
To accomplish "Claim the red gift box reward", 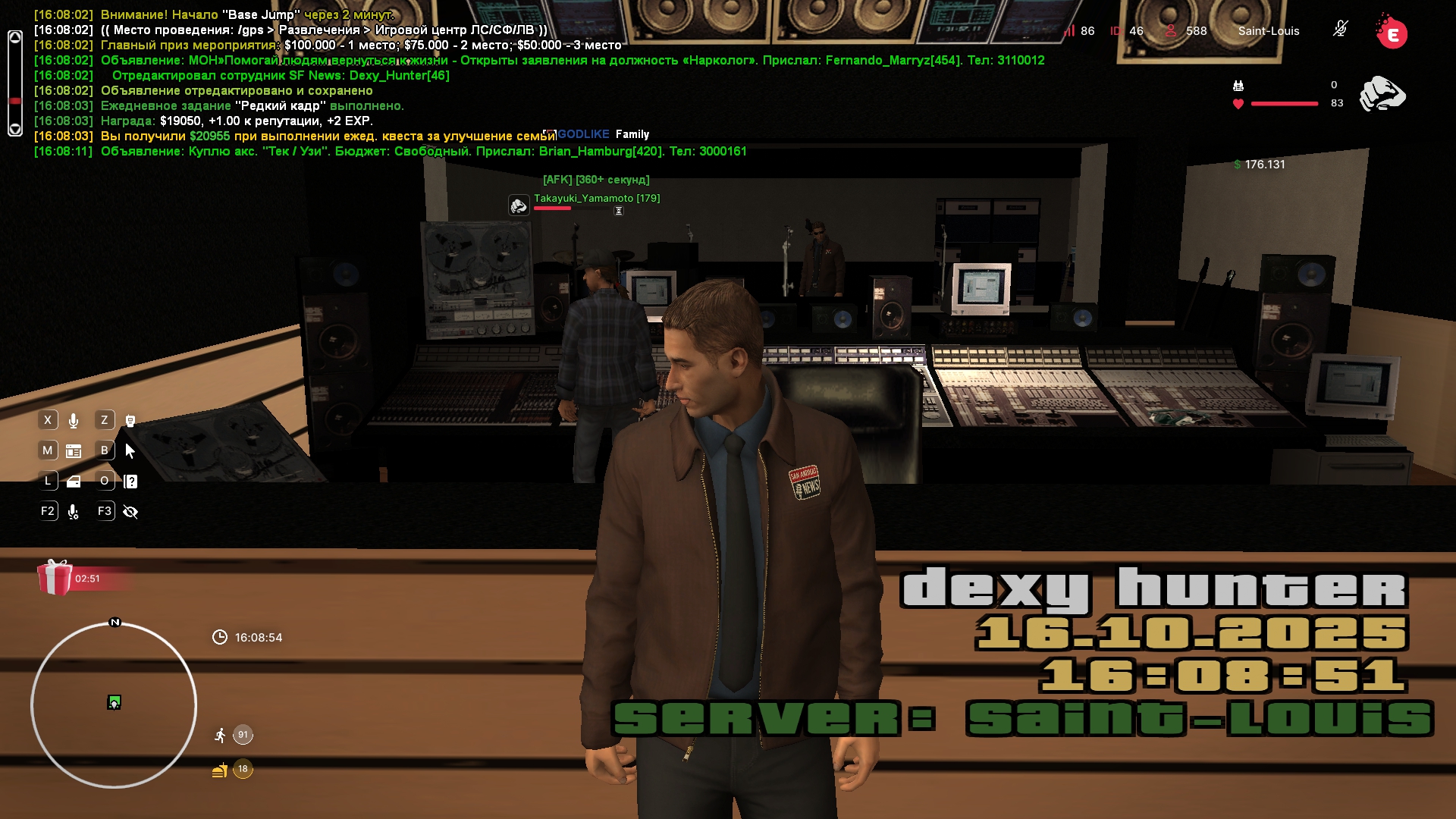I will [x=55, y=578].
